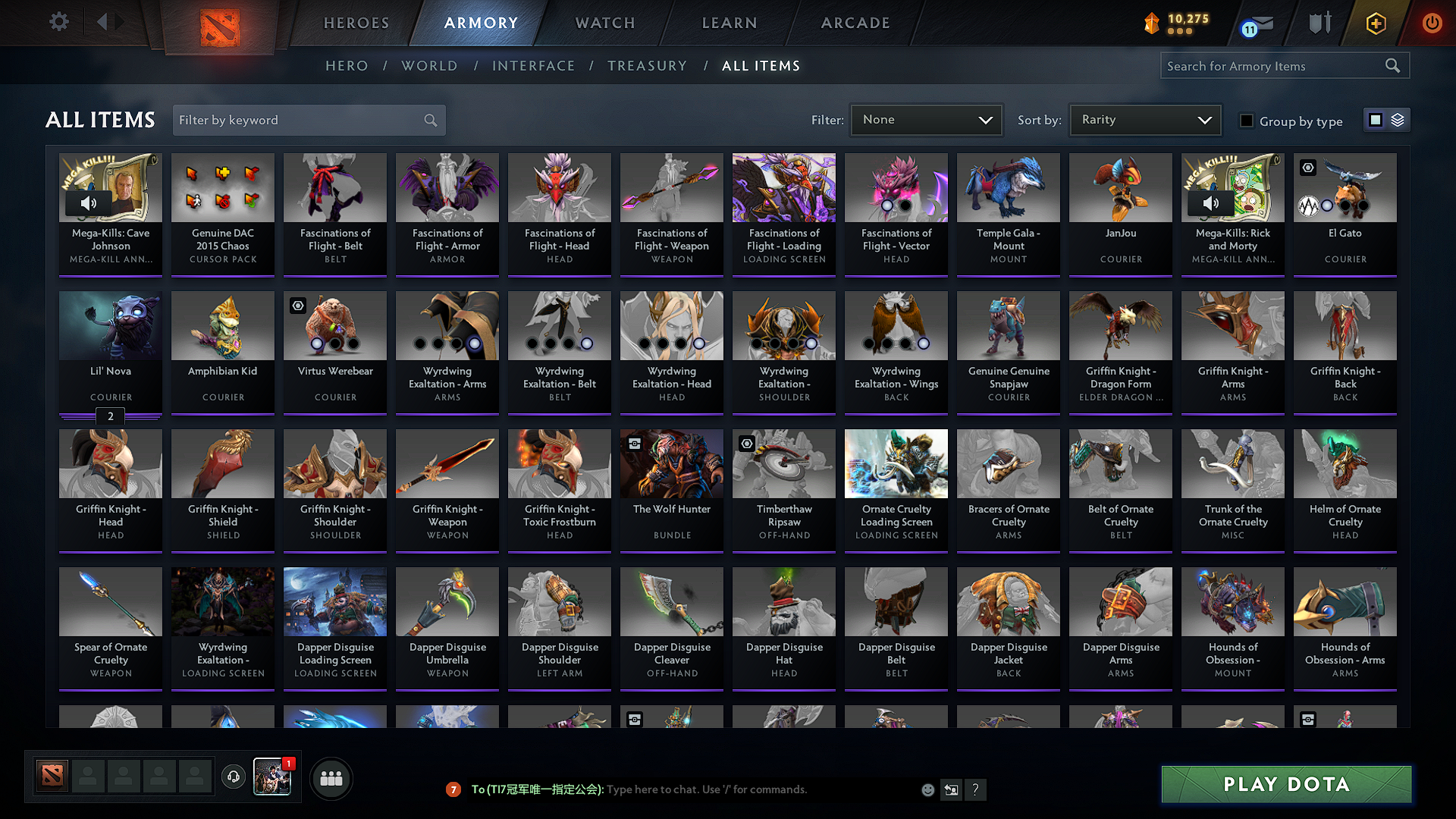Click the magnifier in the Armory search bar
This screenshot has height=819, width=1456.
pos(1392,65)
